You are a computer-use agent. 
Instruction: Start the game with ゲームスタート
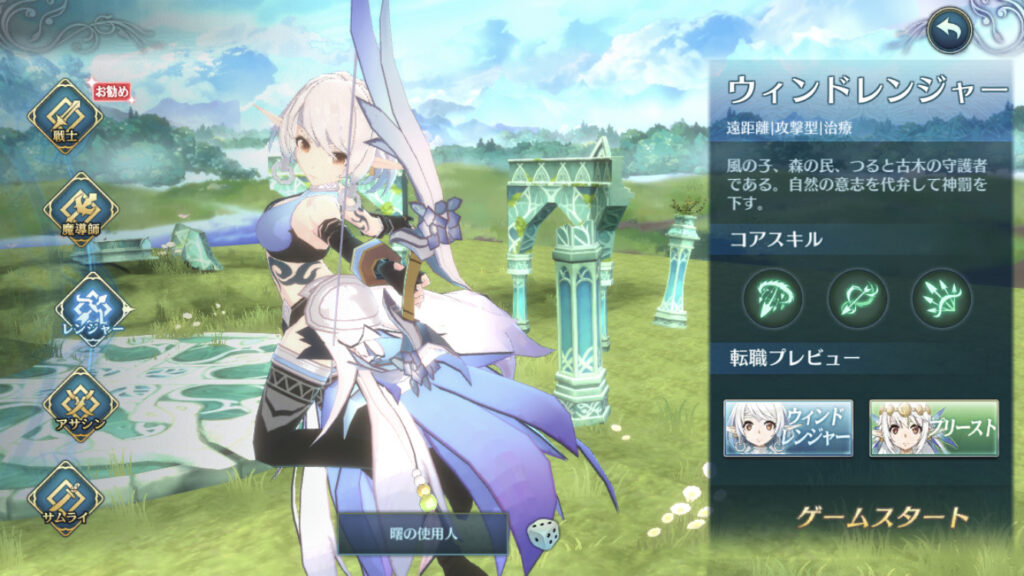882,517
